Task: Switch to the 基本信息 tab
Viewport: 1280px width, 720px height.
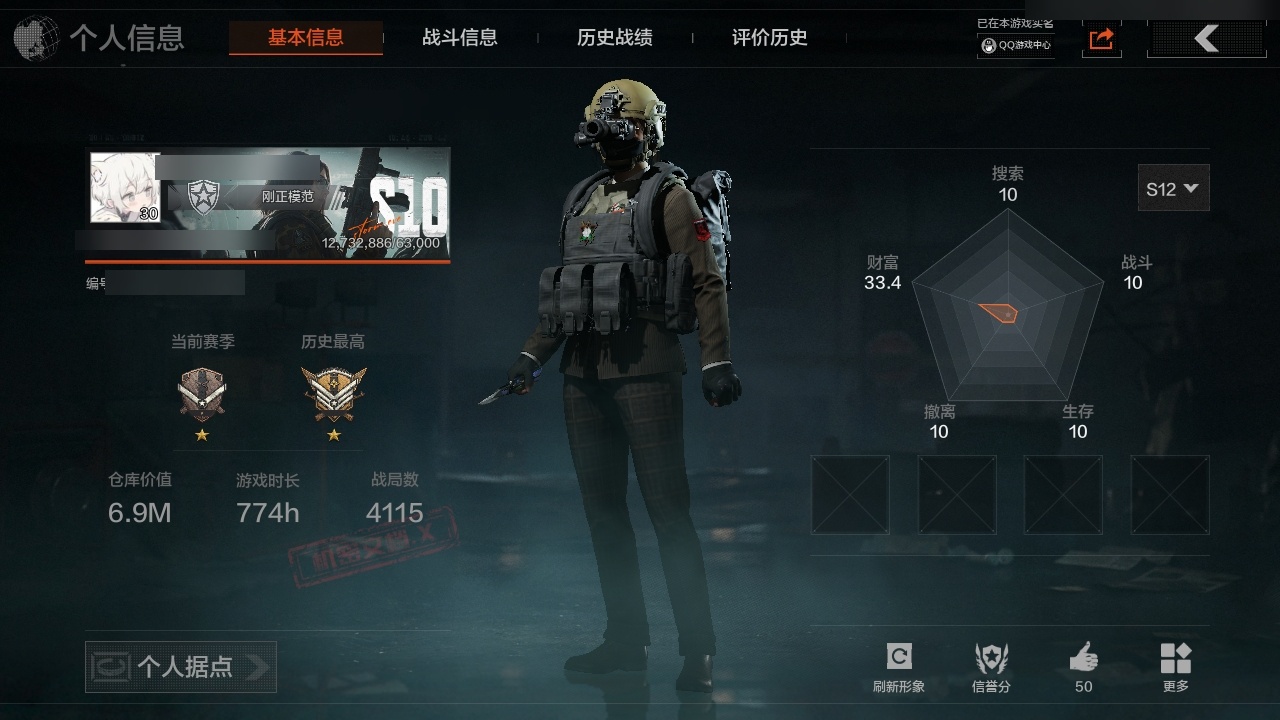Action: pos(305,38)
